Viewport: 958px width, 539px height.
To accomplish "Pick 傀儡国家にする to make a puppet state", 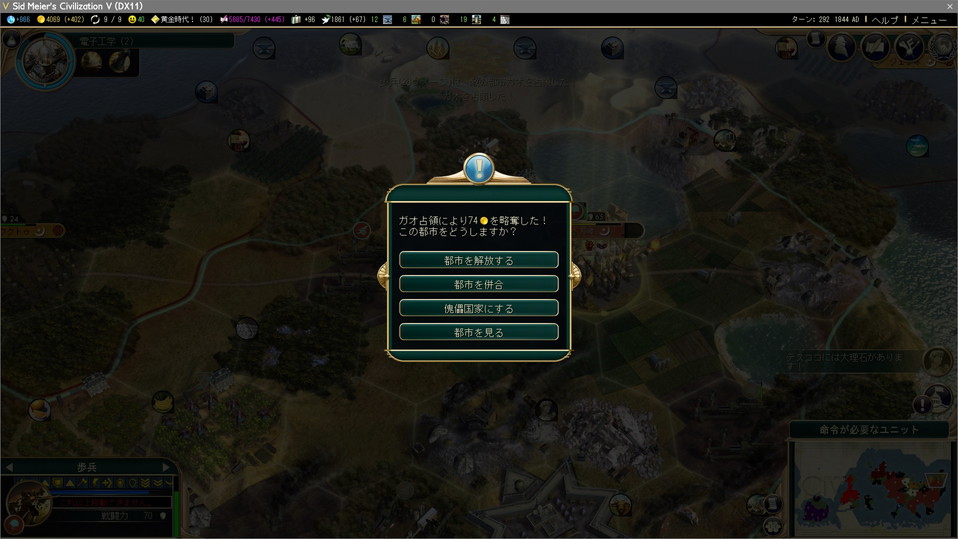I will pyautogui.click(x=478, y=308).
